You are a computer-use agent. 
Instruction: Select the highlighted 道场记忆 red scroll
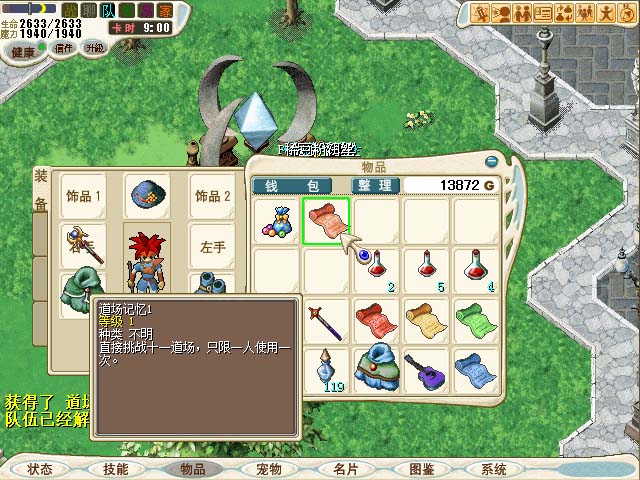326,221
